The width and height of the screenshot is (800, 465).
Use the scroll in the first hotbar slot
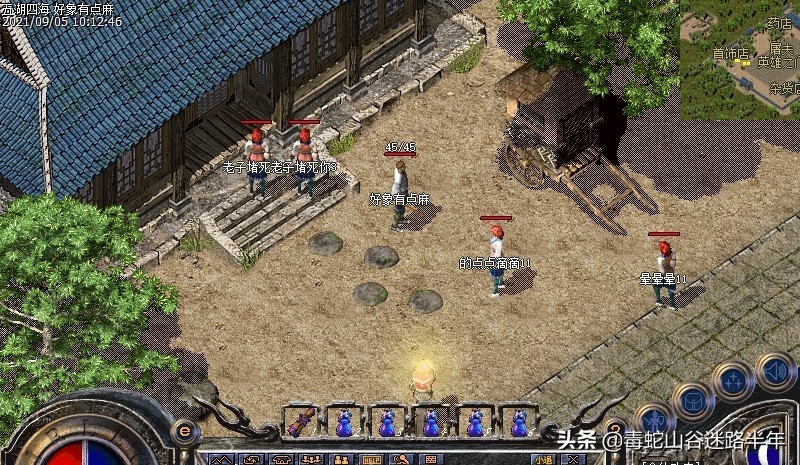click(x=300, y=422)
